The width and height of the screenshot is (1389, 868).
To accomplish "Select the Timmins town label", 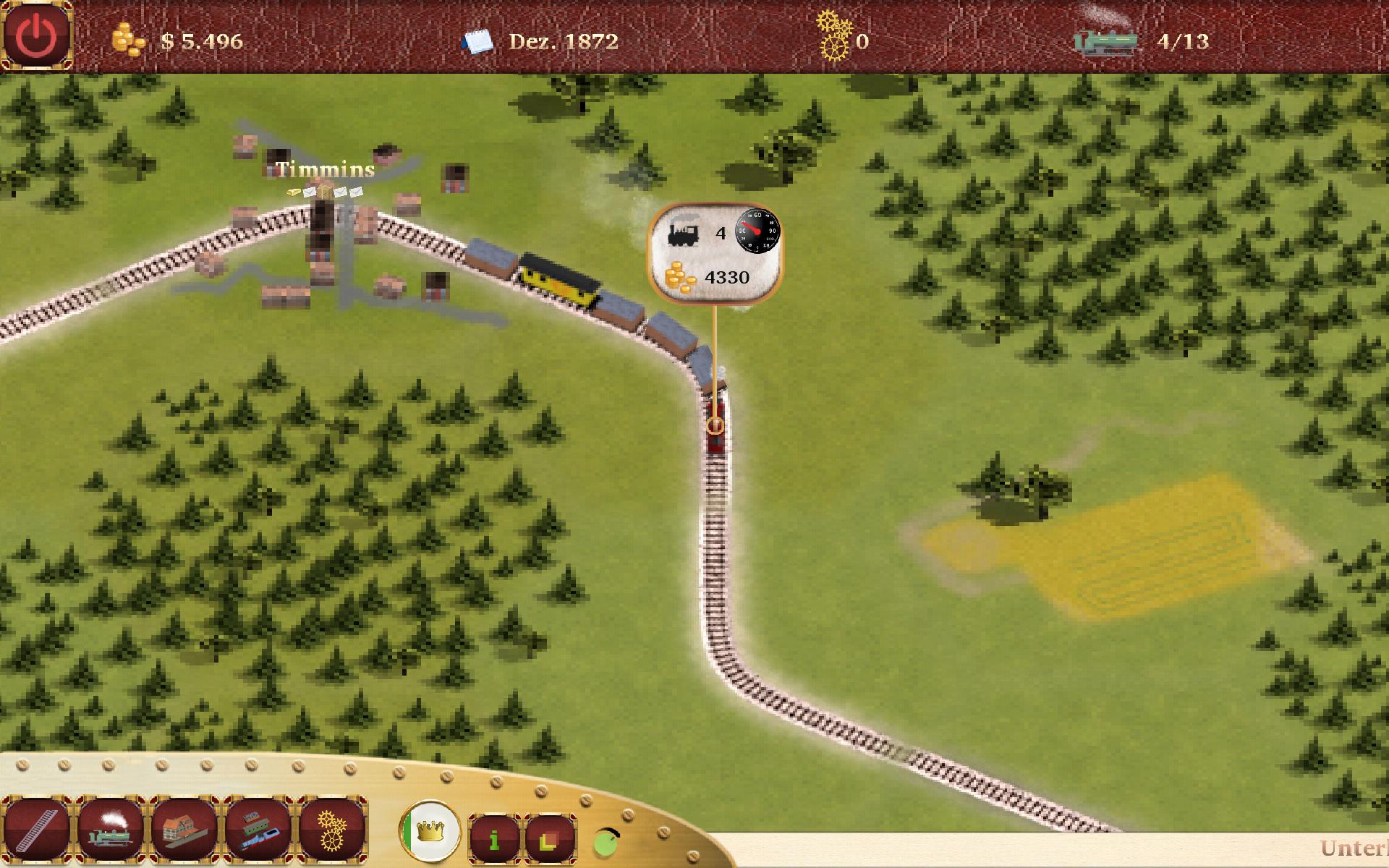I will pyautogui.click(x=326, y=170).
